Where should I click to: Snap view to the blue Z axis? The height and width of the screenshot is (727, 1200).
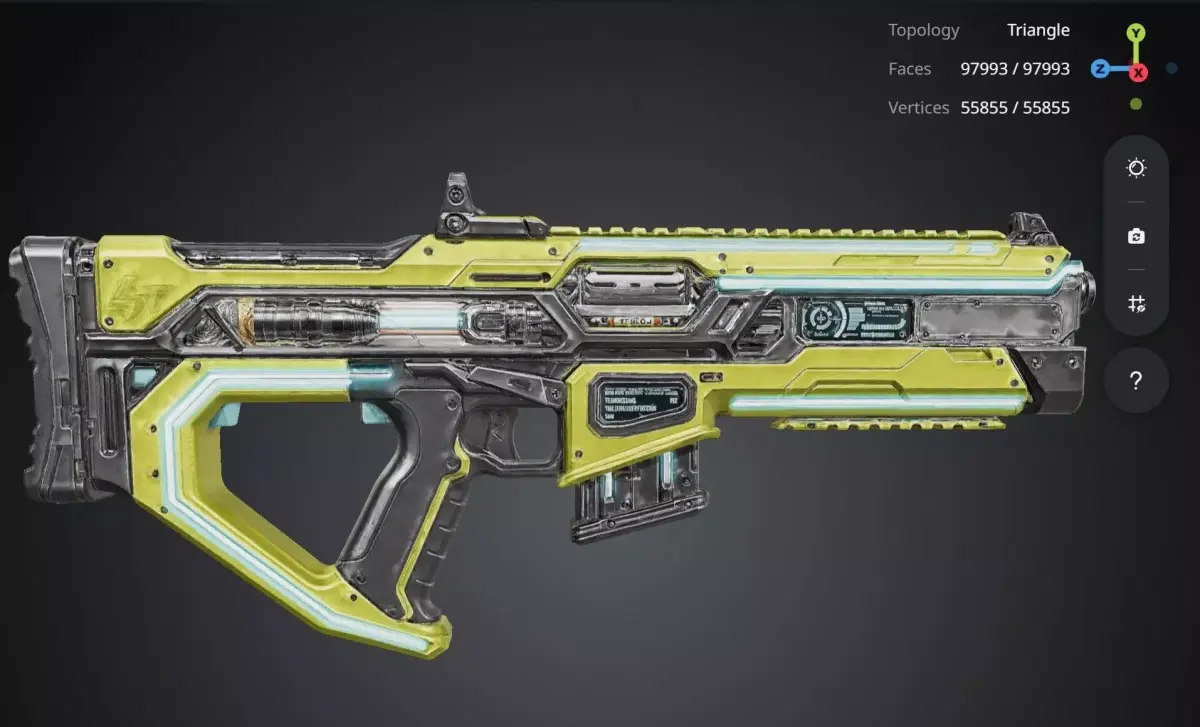pos(1099,69)
